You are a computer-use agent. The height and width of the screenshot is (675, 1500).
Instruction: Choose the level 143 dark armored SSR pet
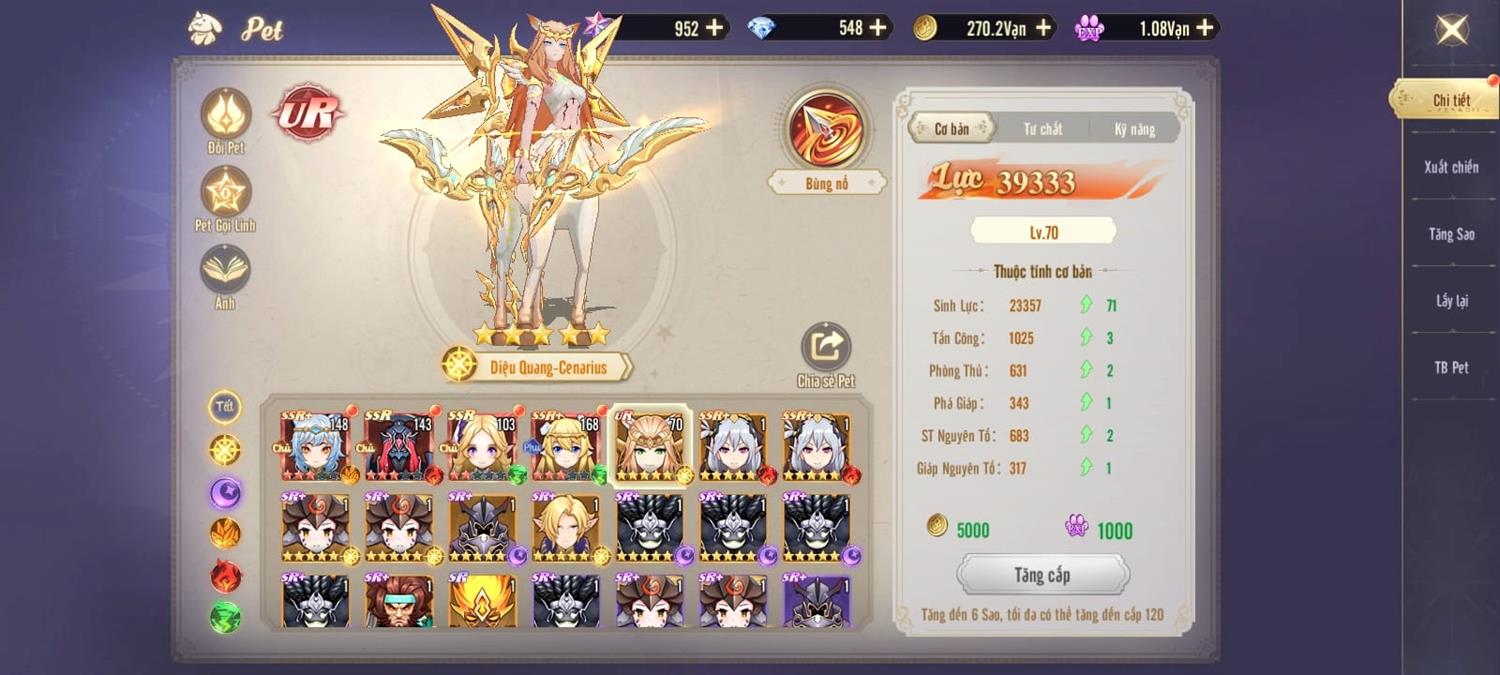[399, 447]
